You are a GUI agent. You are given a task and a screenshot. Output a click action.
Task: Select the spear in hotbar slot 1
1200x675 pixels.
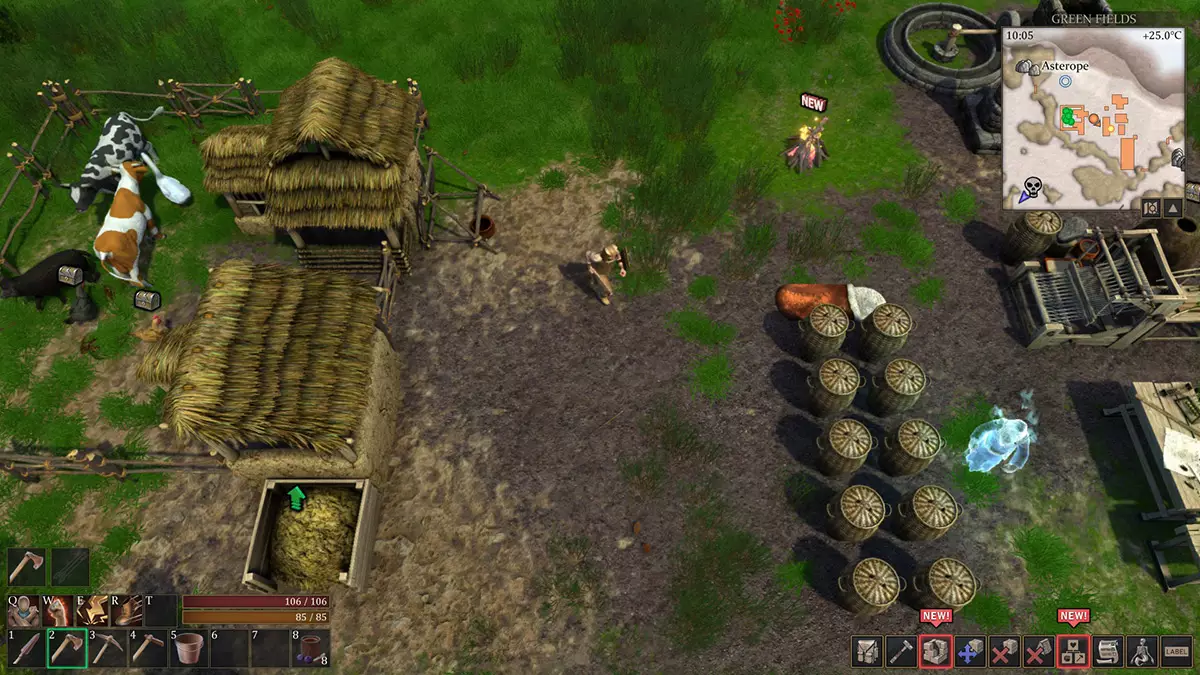[27, 650]
